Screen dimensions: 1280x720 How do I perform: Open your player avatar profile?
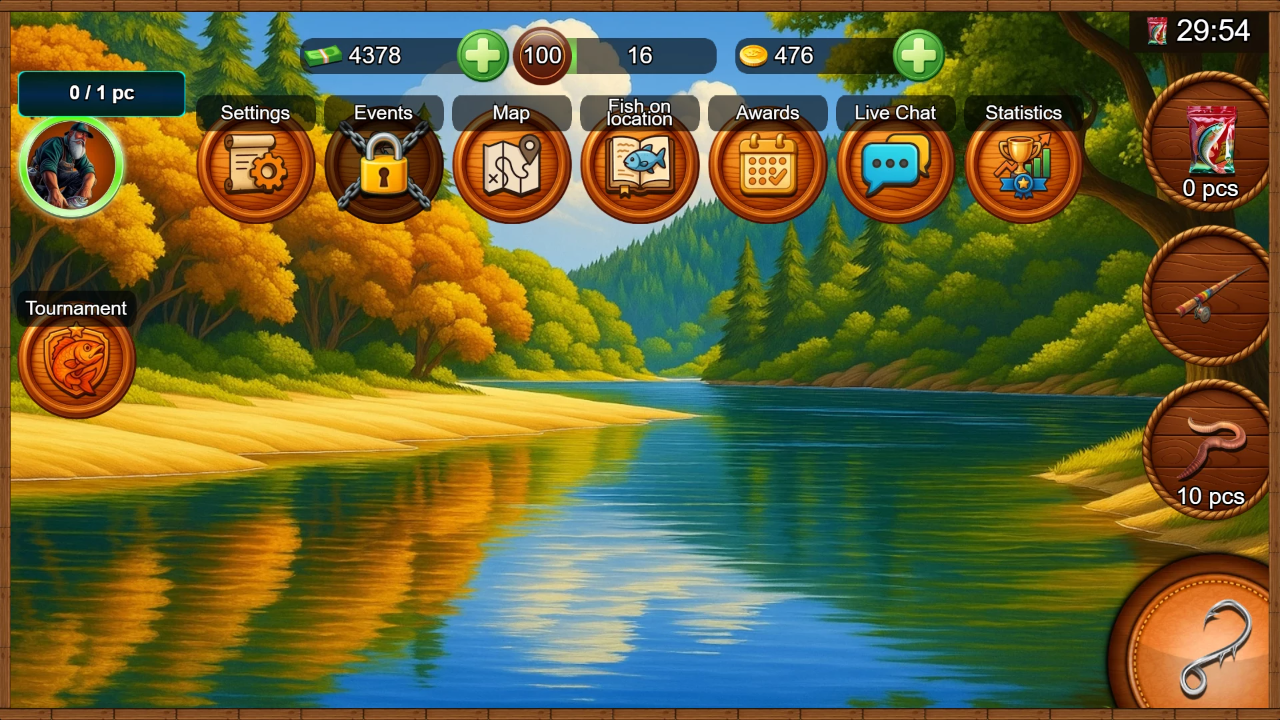coord(70,165)
